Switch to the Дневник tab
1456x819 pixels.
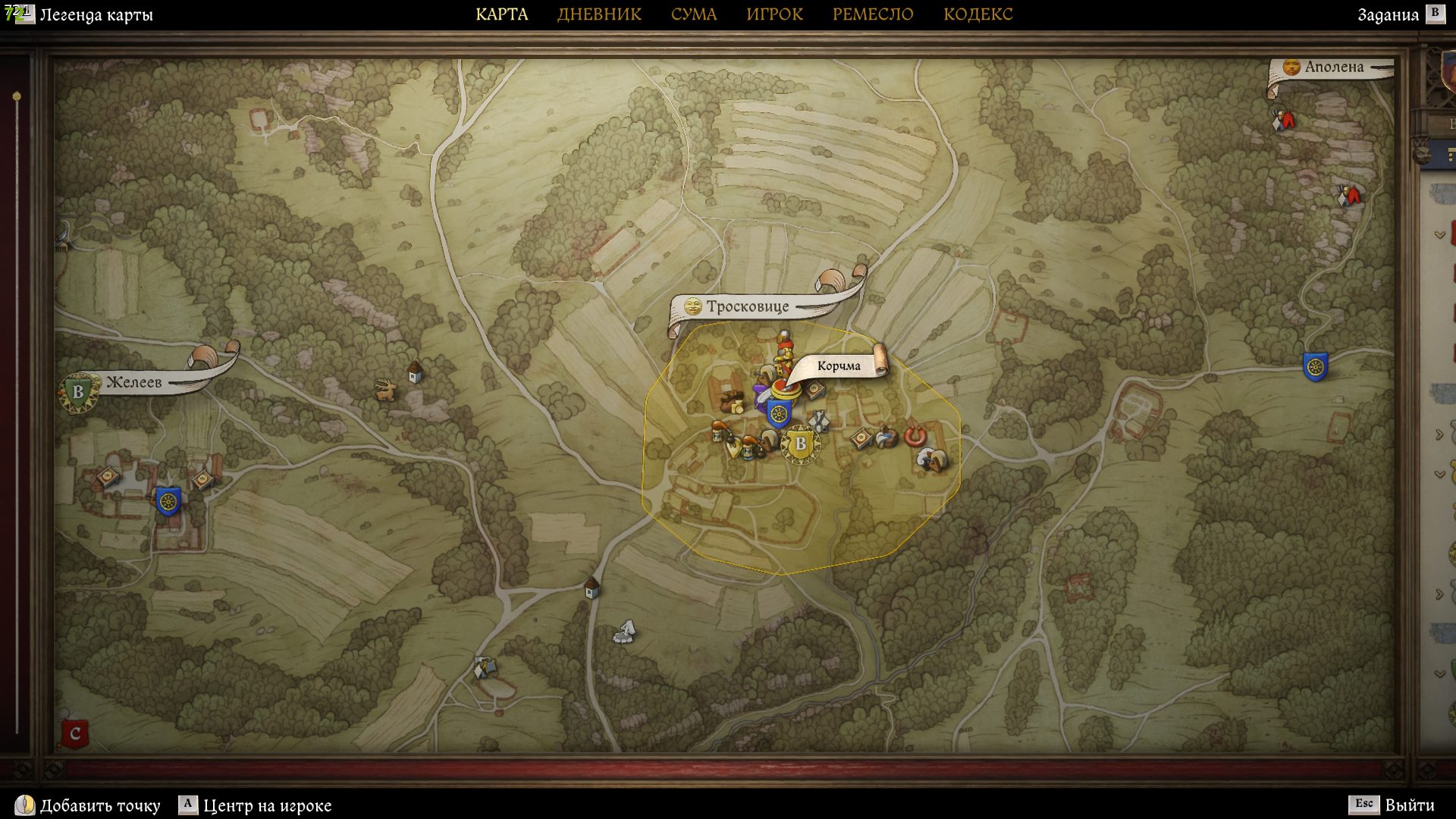point(599,14)
